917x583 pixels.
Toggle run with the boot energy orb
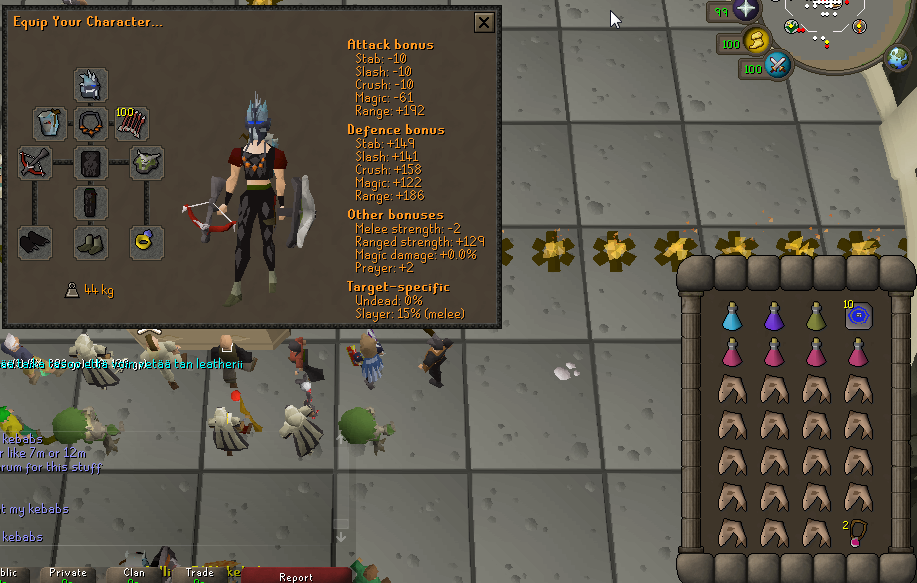(757, 42)
